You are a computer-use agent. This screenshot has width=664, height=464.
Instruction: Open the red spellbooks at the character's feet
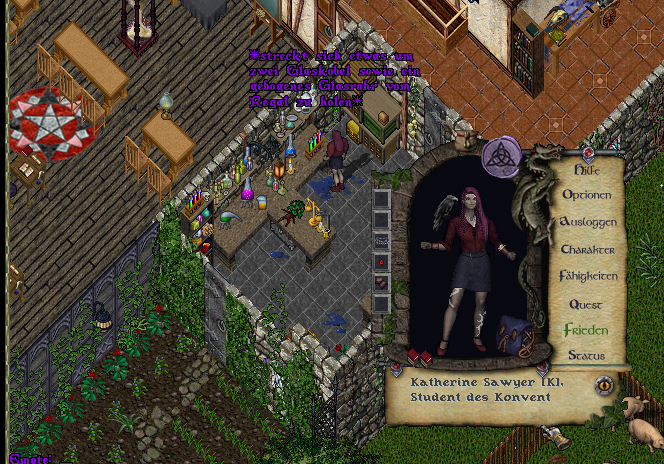(x=419, y=356)
